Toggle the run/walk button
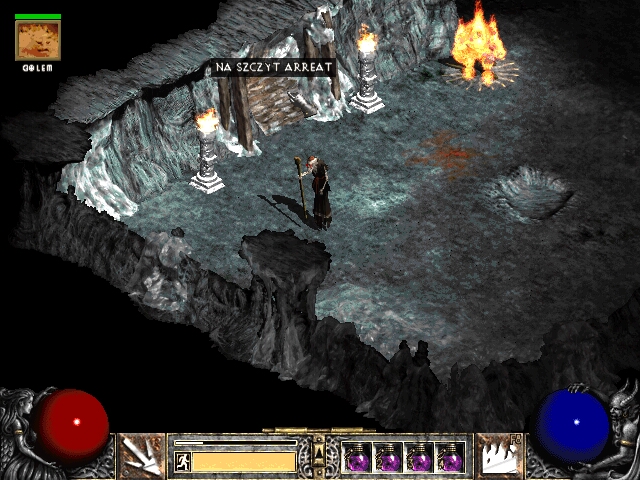Viewport: 640px width, 480px height. tap(183, 461)
